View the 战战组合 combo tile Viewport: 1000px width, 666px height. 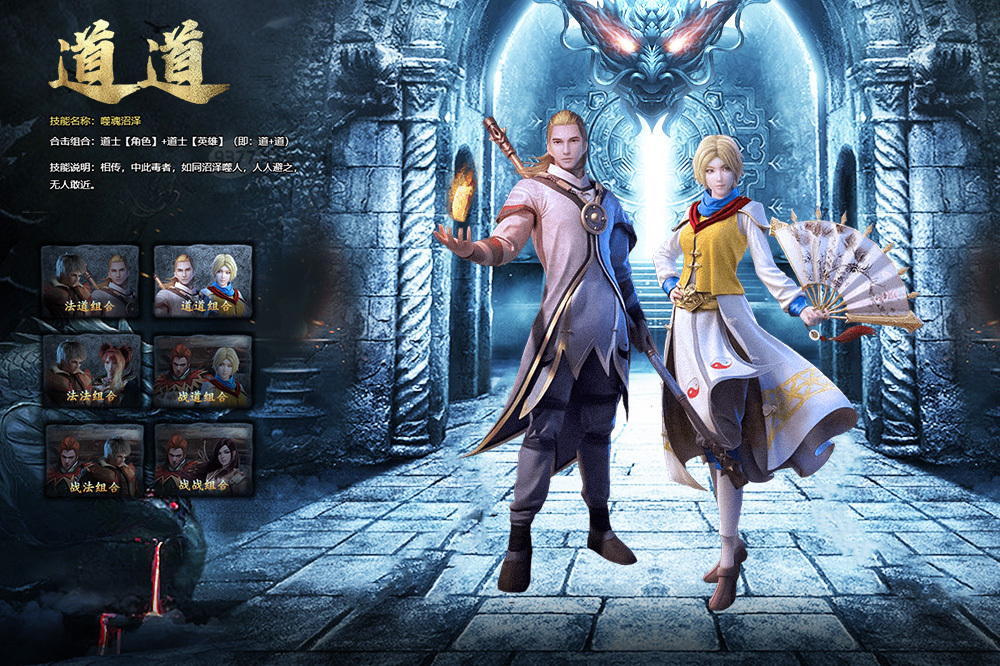tap(203, 461)
